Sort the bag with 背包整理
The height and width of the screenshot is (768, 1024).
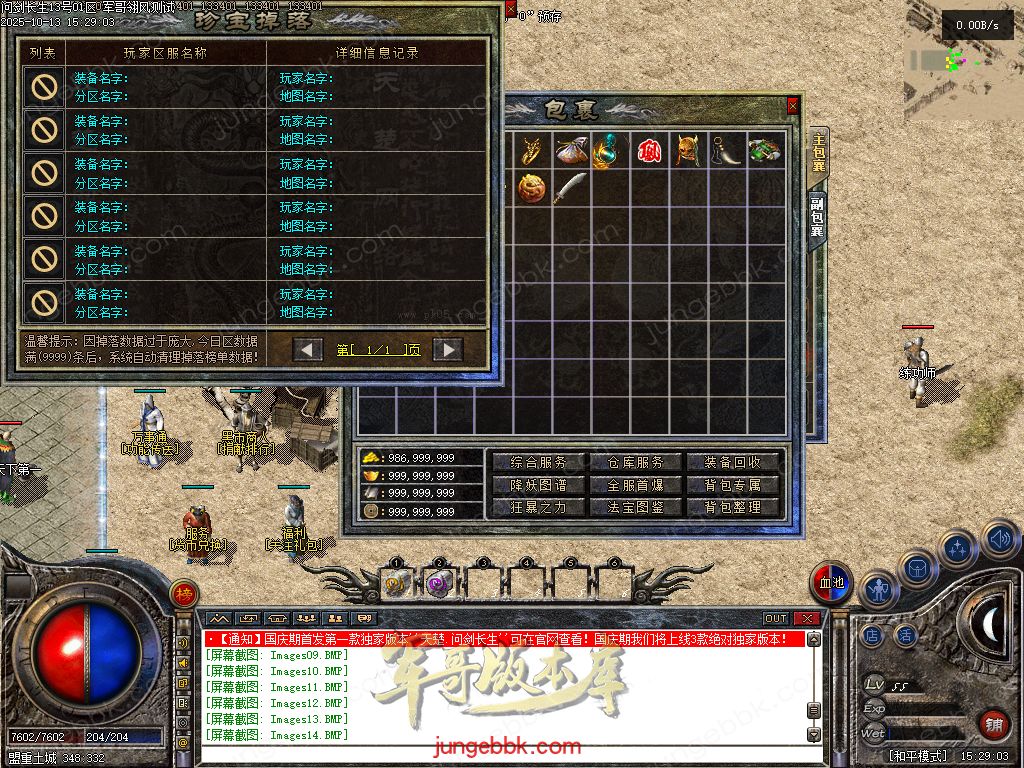(732, 507)
